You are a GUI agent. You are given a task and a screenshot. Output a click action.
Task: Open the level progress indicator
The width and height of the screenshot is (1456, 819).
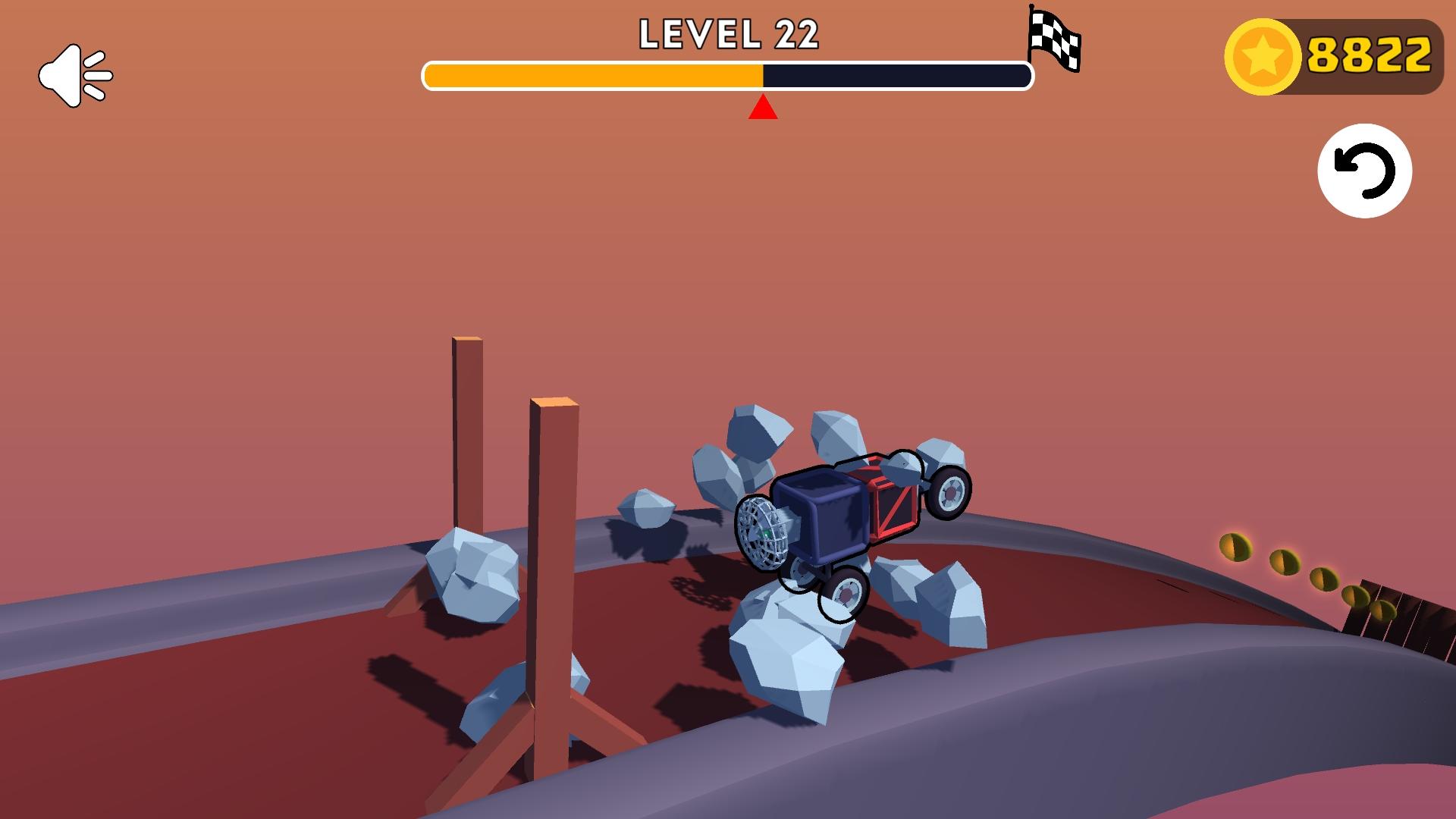[x=726, y=76]
